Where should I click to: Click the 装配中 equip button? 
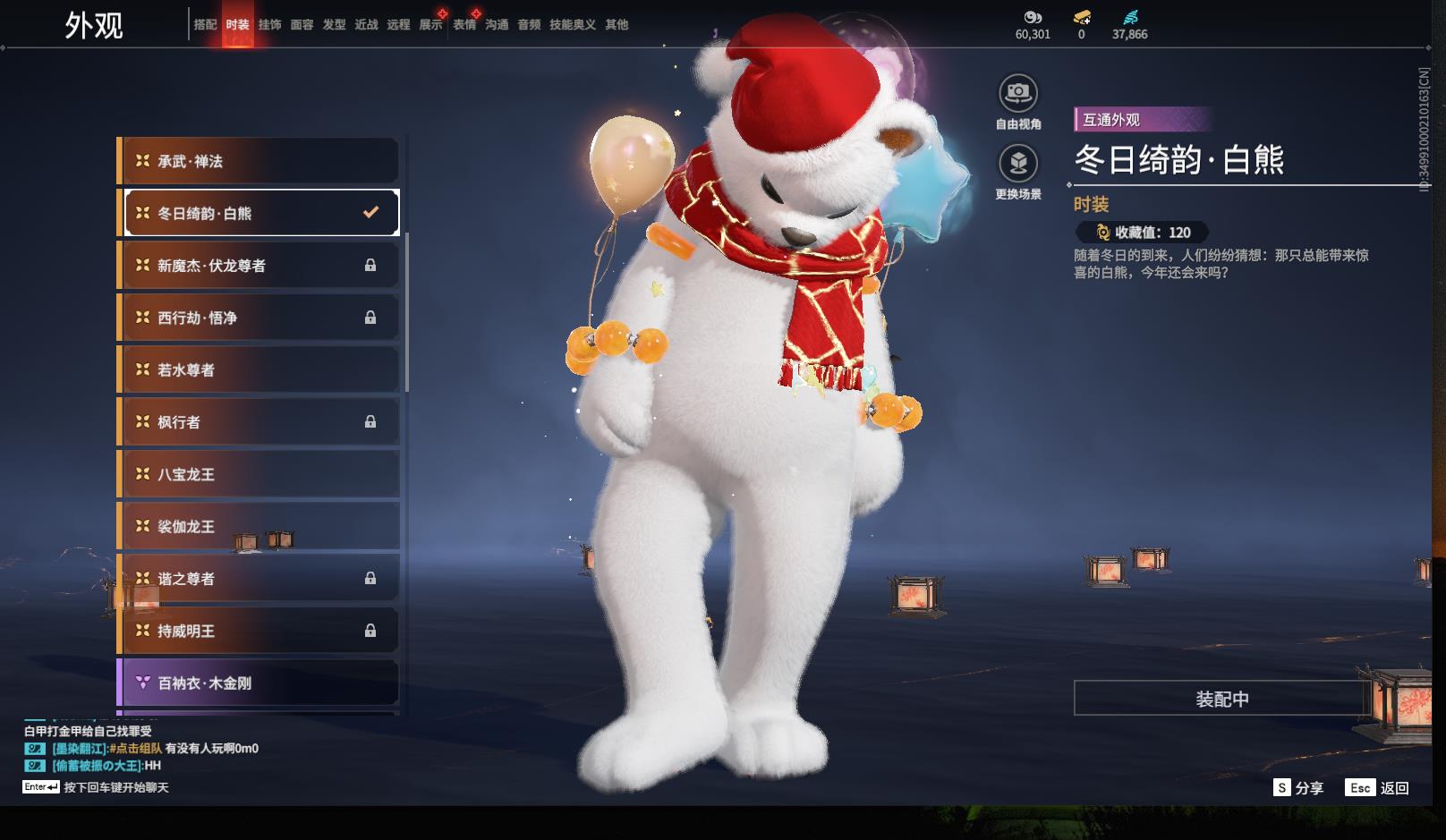pyautogui.click(x=1221, y=699)
